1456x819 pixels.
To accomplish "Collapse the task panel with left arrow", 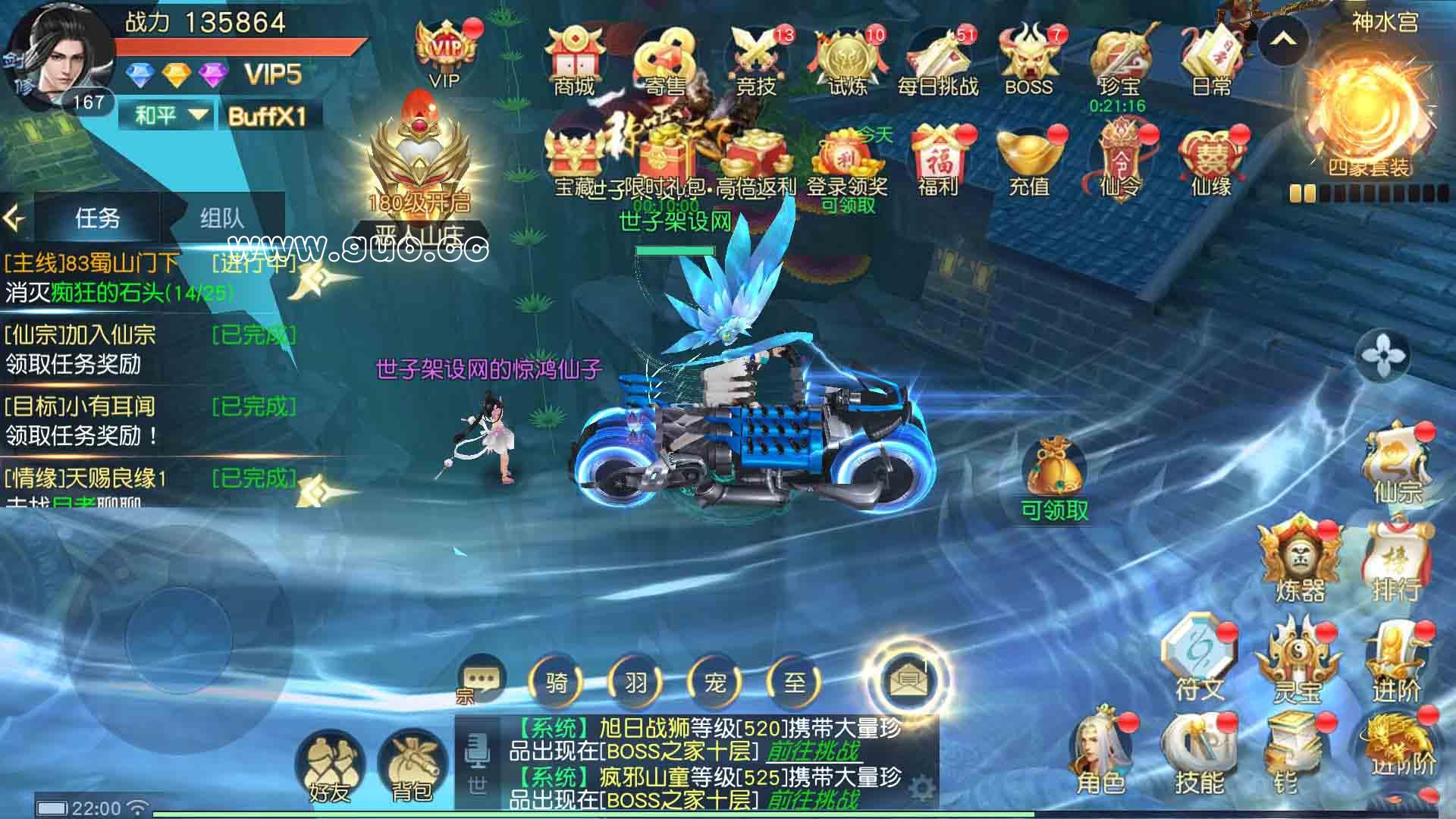I will point(14,218).
